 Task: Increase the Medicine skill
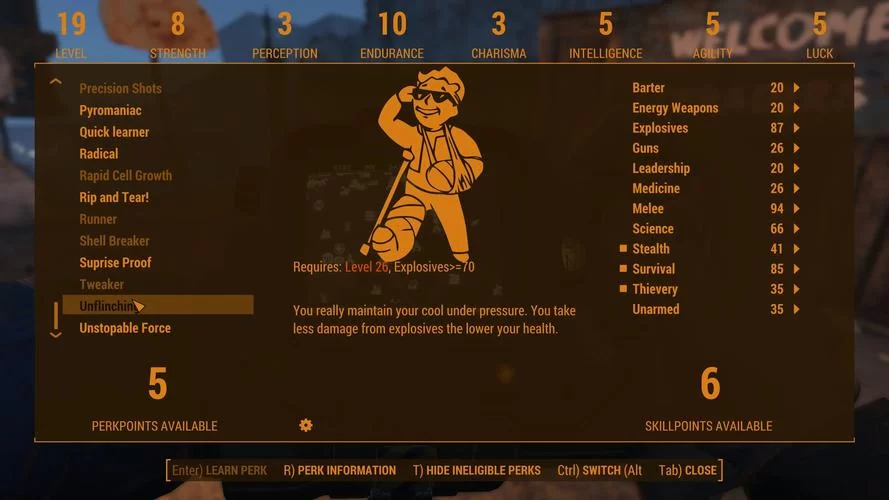click(x=797, y=189)
